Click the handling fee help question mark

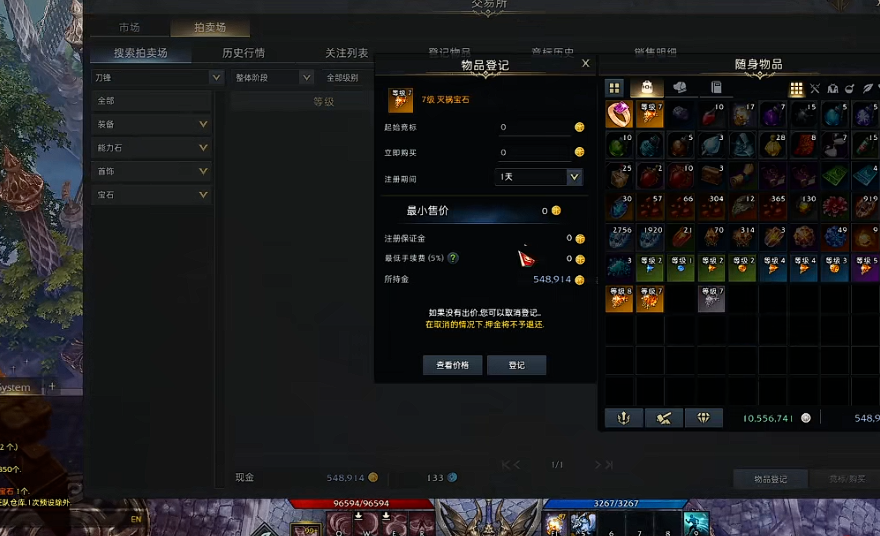[453, 258]
